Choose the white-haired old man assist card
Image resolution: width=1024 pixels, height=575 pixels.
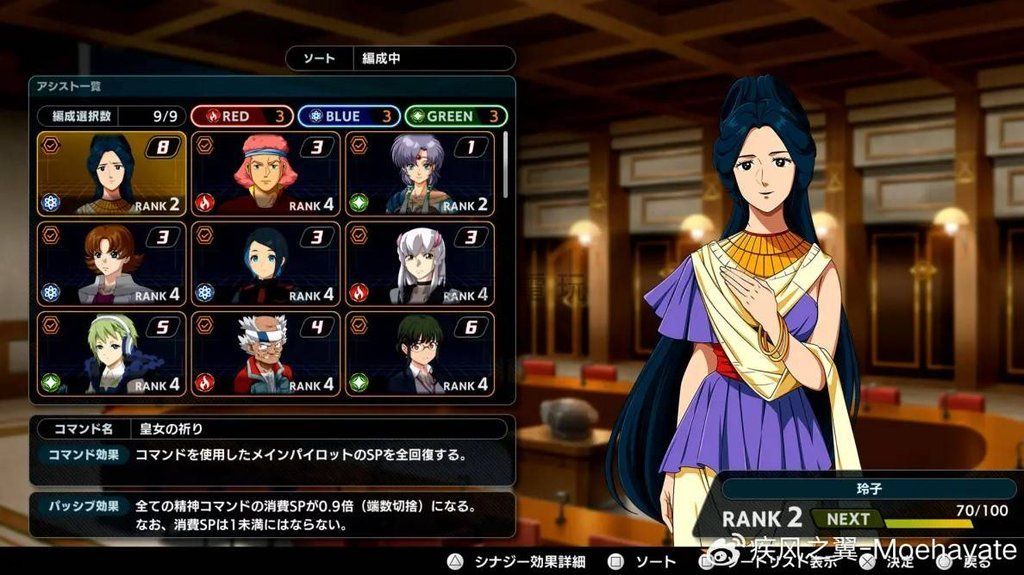coord(265,353)
